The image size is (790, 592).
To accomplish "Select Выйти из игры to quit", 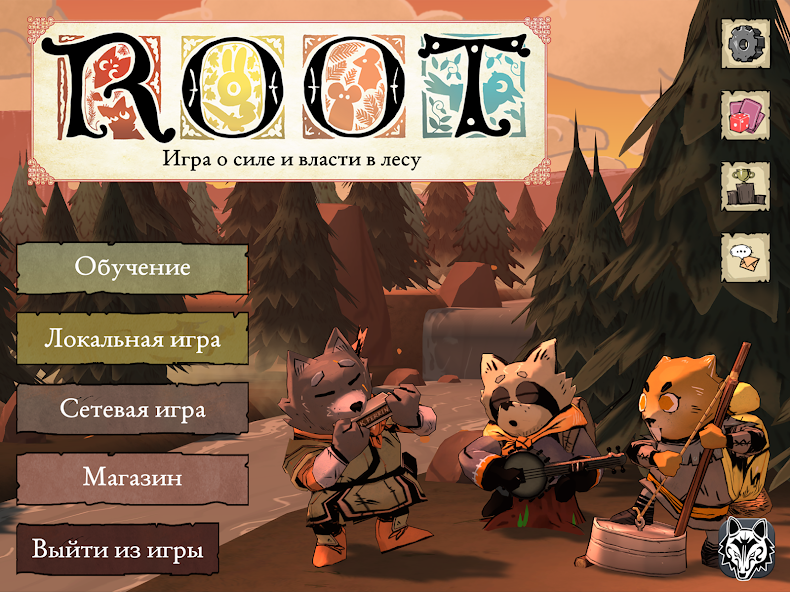I will 118,549.
